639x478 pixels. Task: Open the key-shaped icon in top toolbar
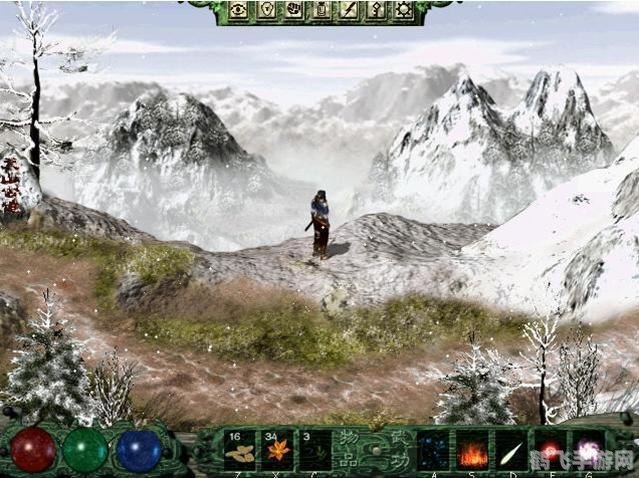coord(375,10)
